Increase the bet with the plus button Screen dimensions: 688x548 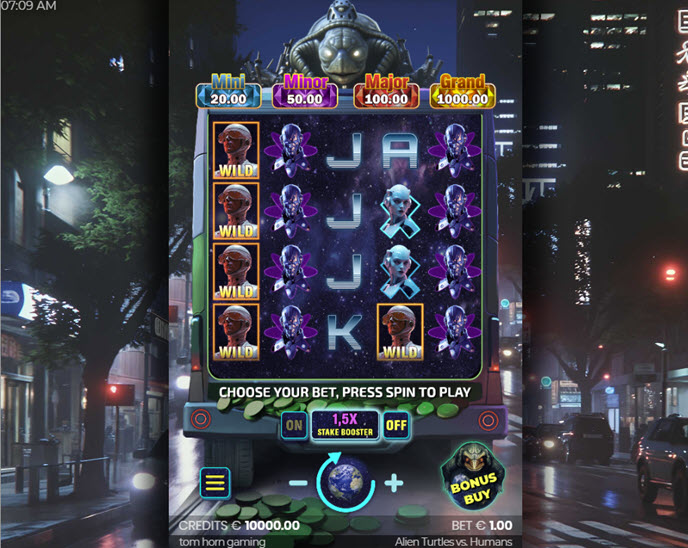pyautogui.click(x=393, y=483)
